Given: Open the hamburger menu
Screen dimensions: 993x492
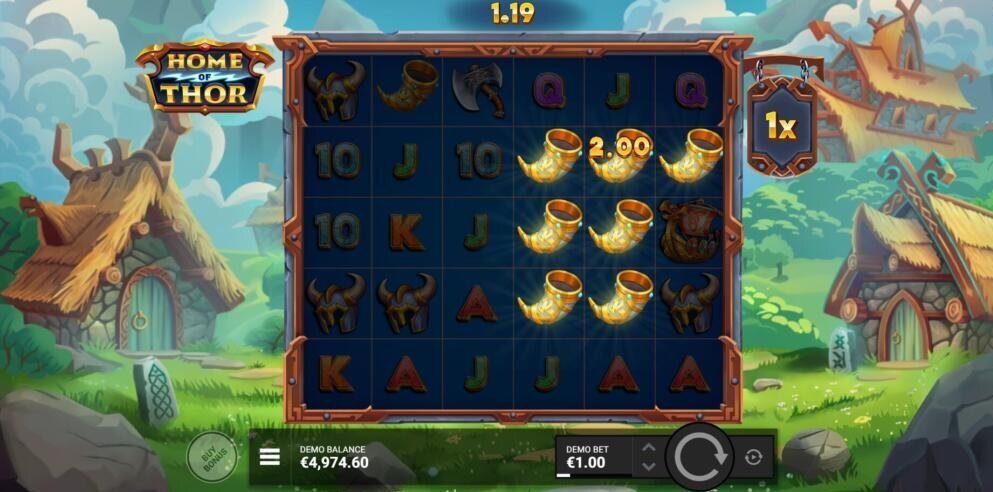Looking at the screenshot, I should point(269,457).
